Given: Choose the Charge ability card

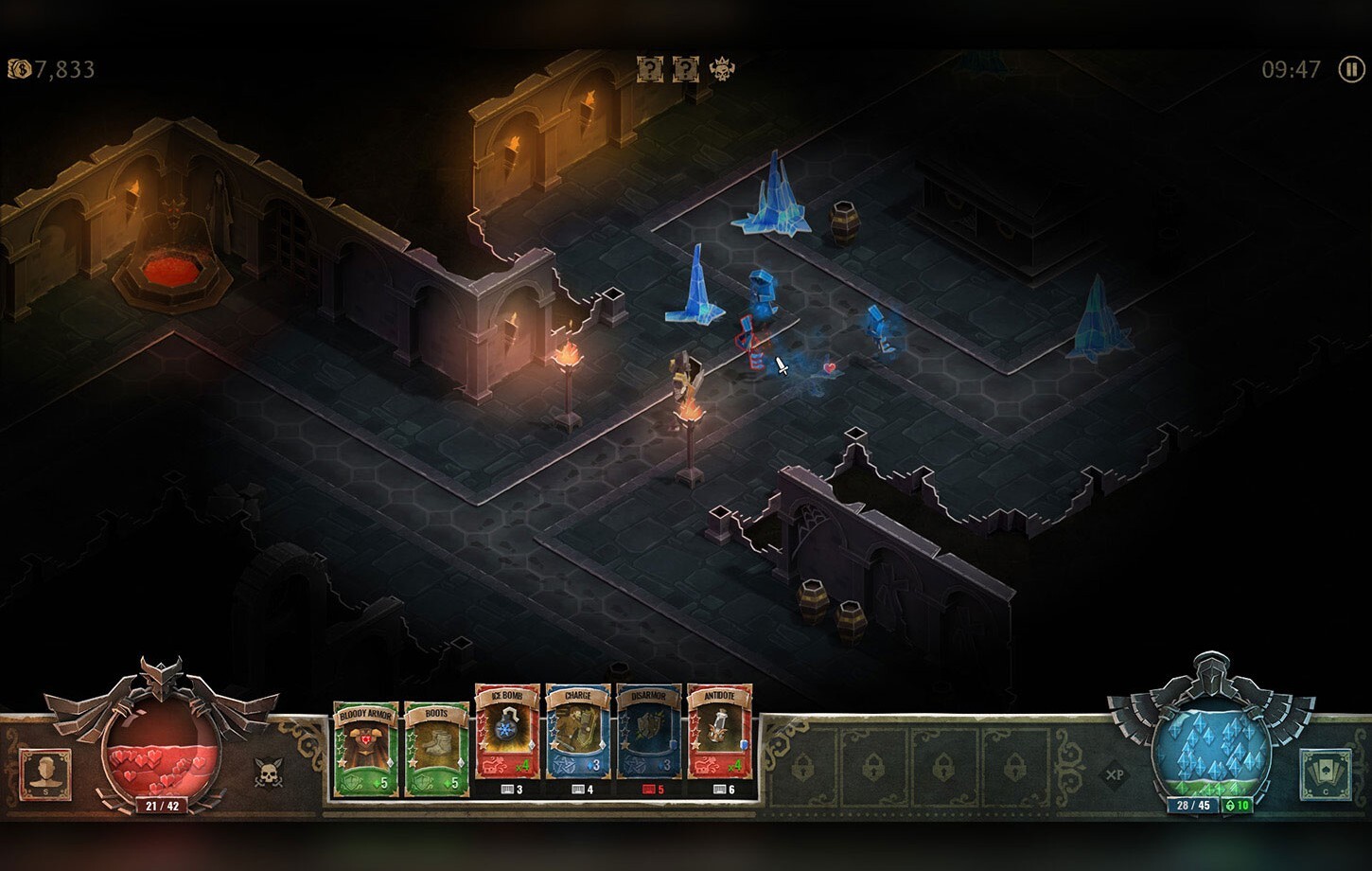Looking at the screenshot, I should click(x=578, y=734).
